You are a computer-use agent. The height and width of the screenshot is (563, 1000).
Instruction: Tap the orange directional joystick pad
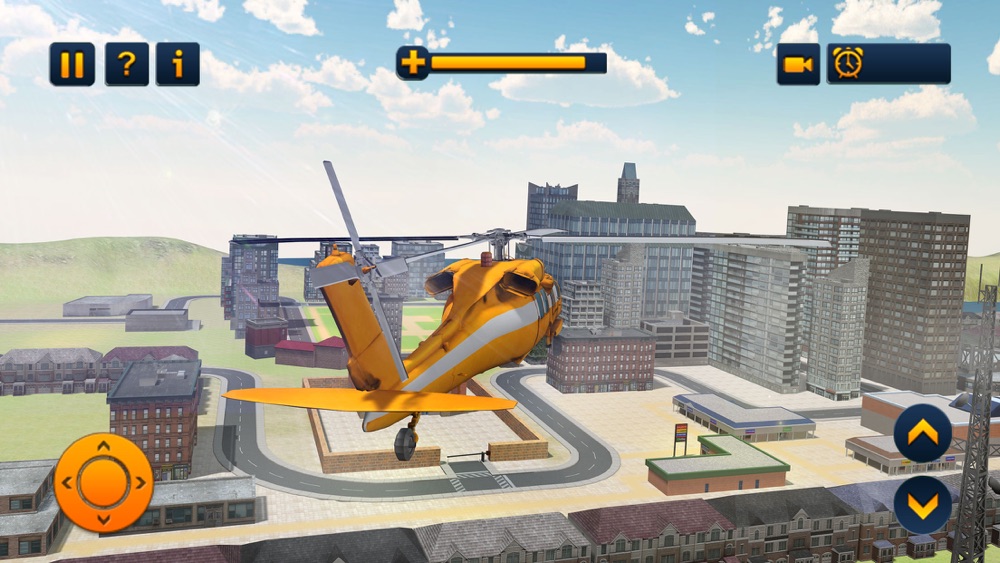(x=103, y=483)
